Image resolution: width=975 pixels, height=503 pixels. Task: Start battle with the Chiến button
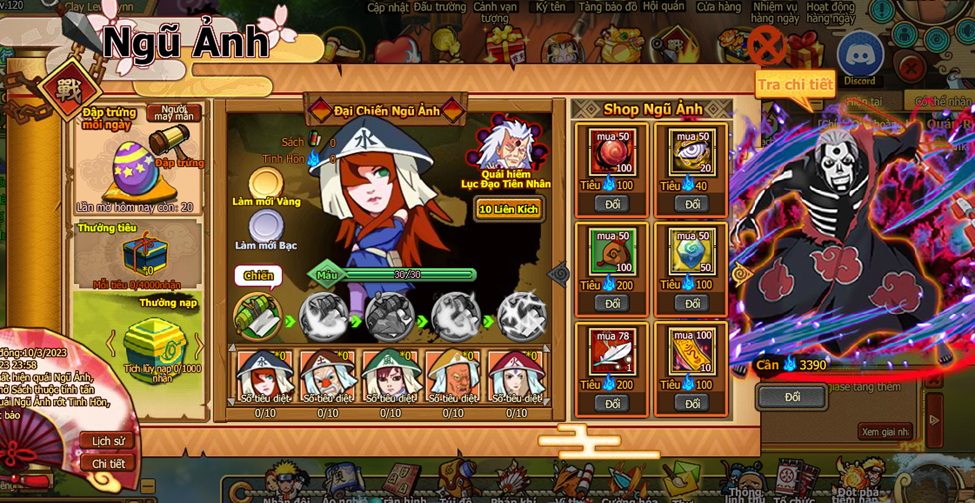tap(258, 276)
